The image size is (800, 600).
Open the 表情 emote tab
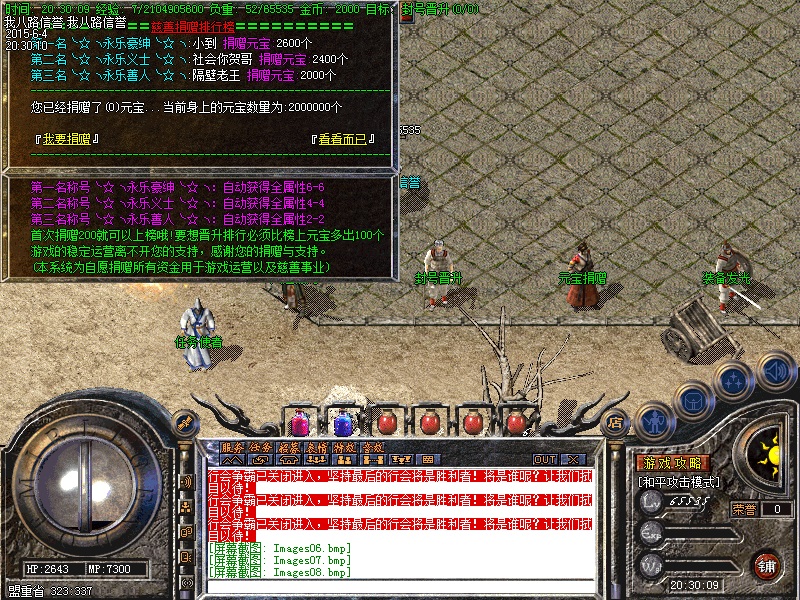pos(316,448)
